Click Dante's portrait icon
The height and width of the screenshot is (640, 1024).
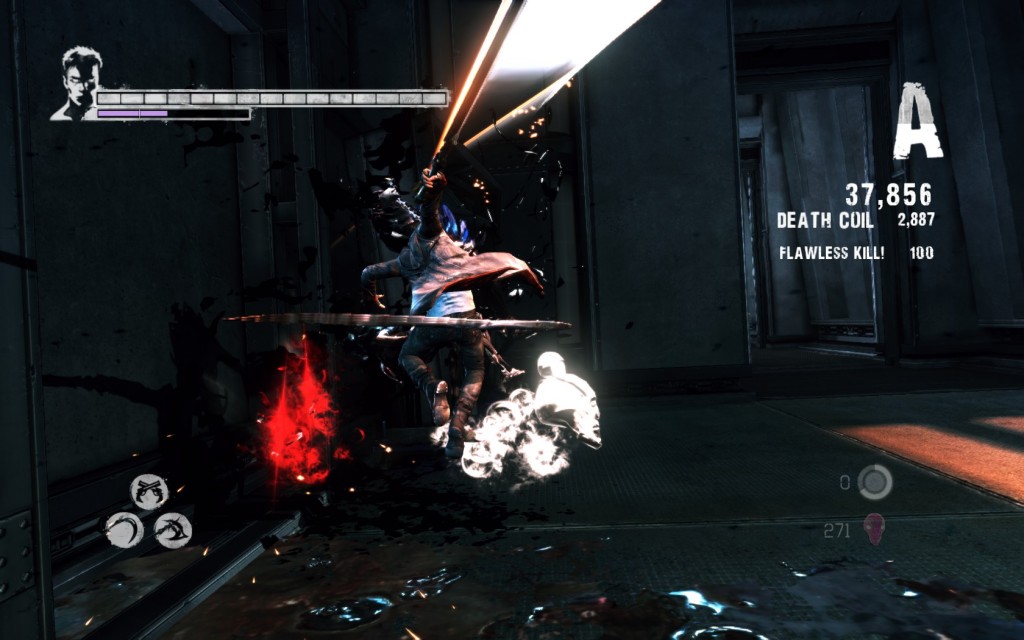point(77,82)
